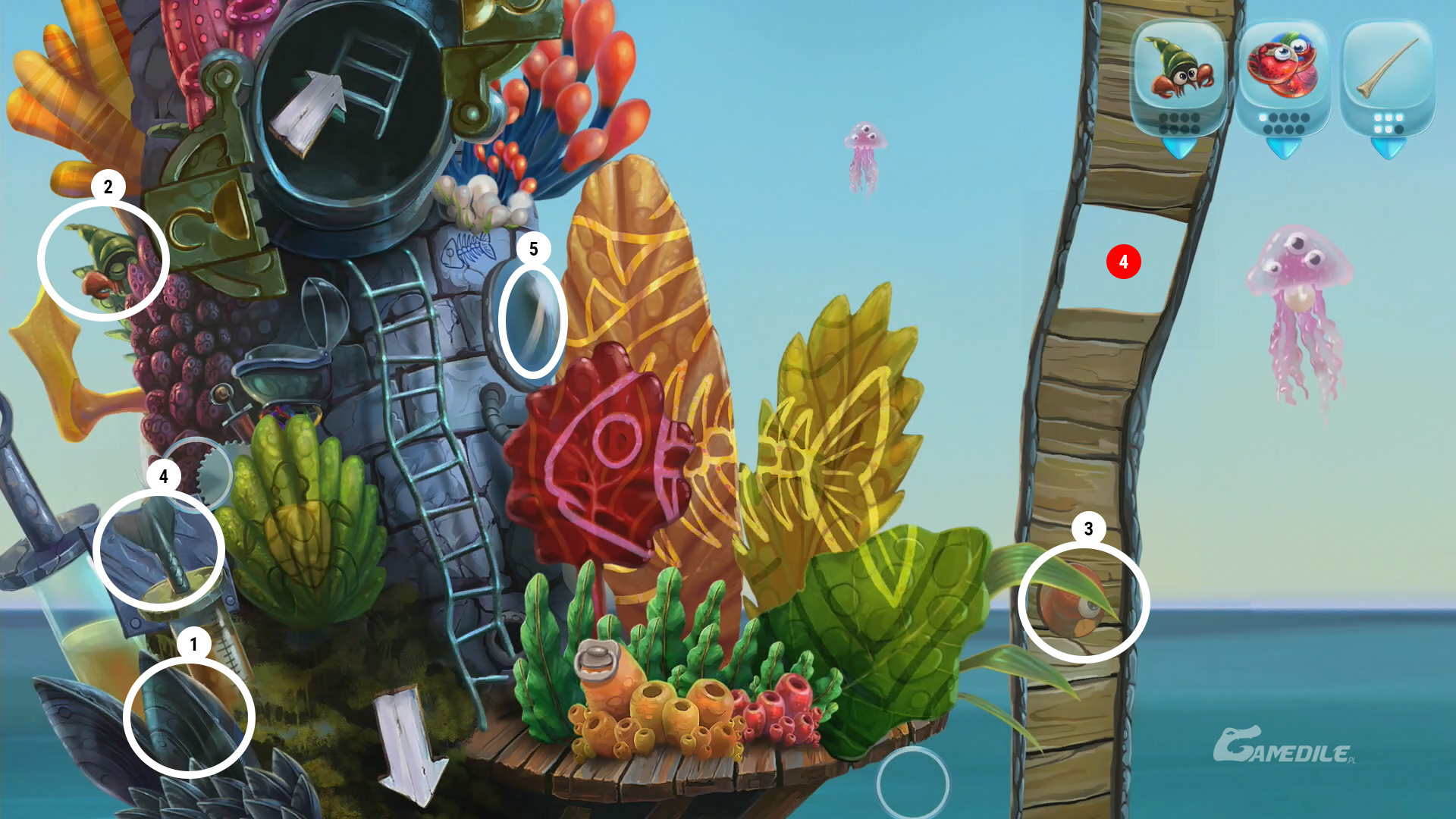Open the red crab tokens slot

[1283, 76]
